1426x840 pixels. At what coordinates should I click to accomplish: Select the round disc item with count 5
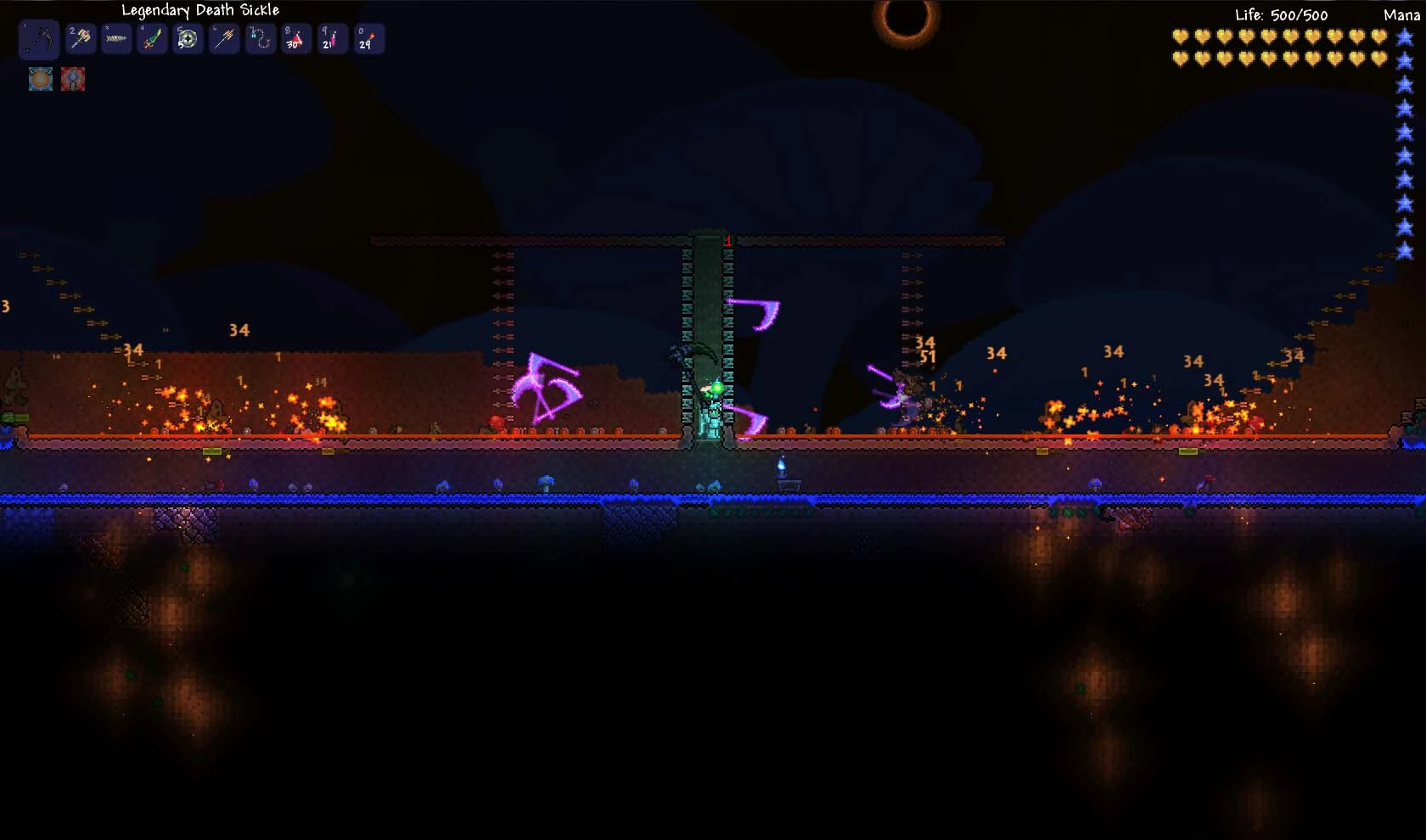(x=188, y=39)
